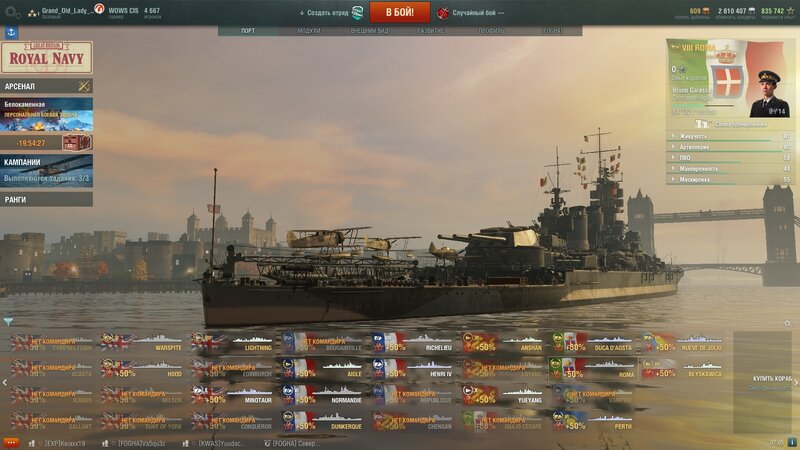Open commander Bruno Galassi's portrait
The width and height of the screenshot is (800, 450).
coord(768,93)
